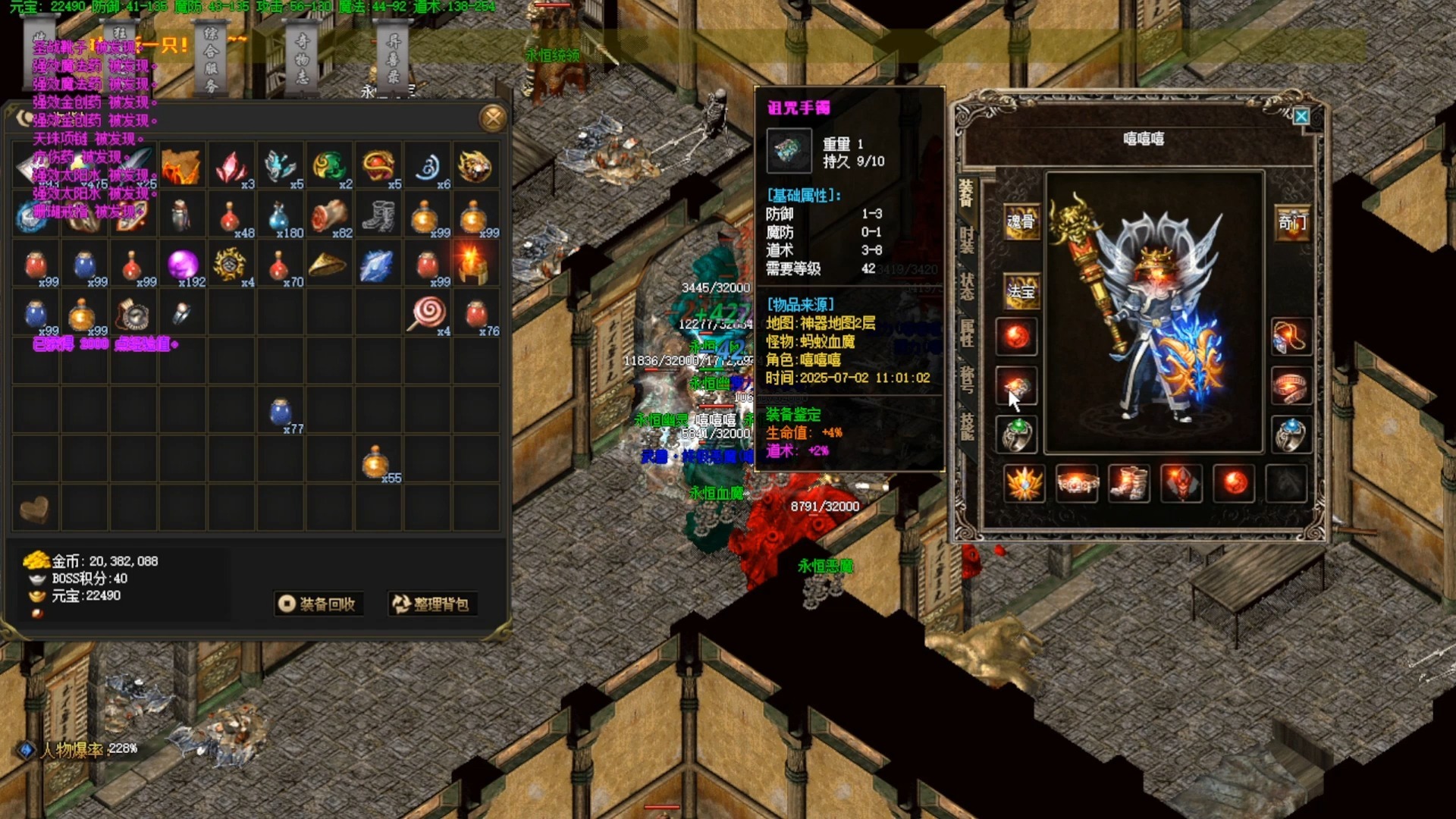
Task: Open the 魂骨 soul bone button
Action: click(1020, 221)
